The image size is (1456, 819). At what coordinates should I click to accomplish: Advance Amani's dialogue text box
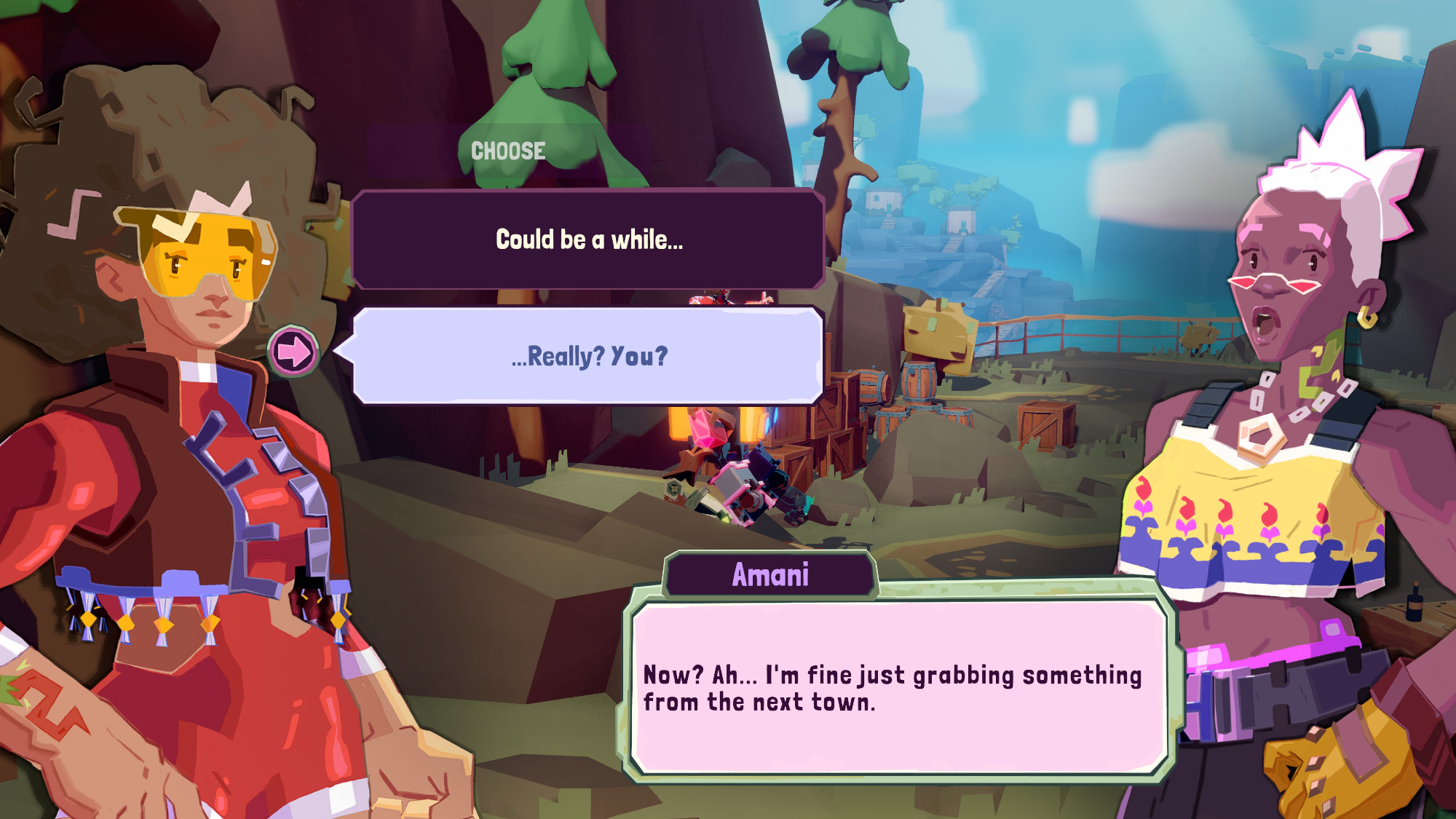tap(899, 687)
